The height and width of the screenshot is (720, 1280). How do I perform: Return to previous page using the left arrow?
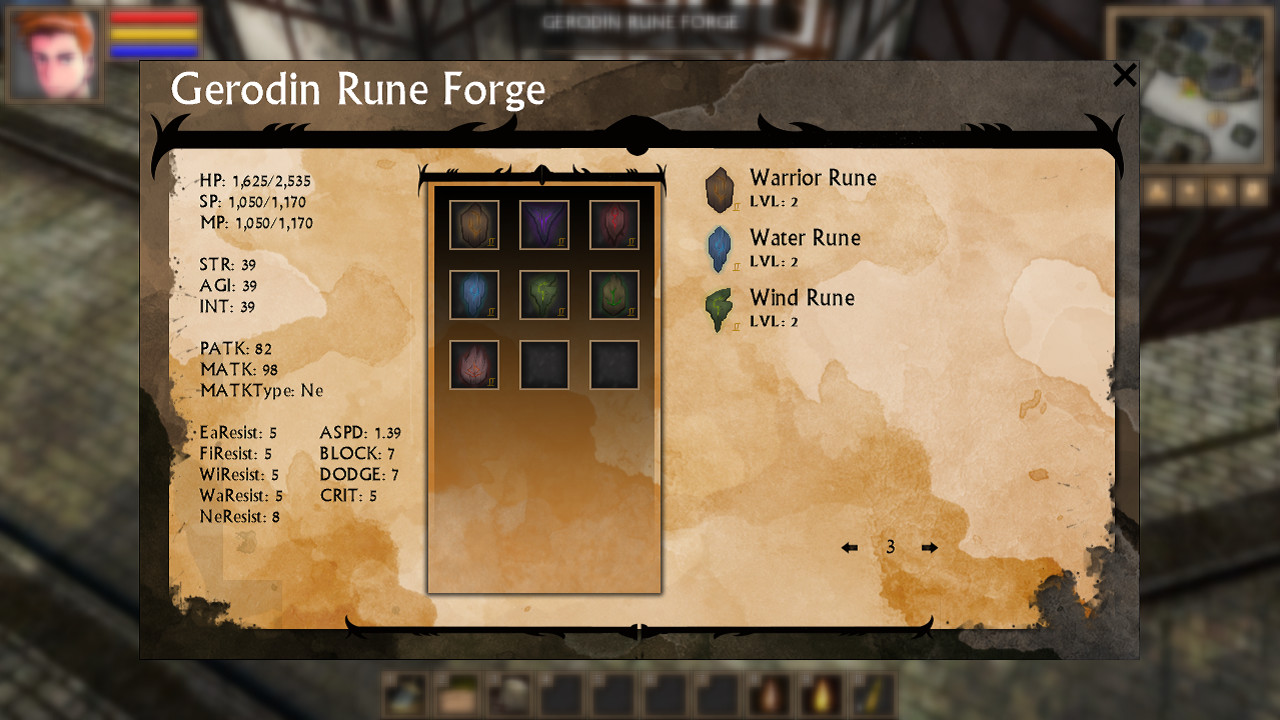pos(849,547)
